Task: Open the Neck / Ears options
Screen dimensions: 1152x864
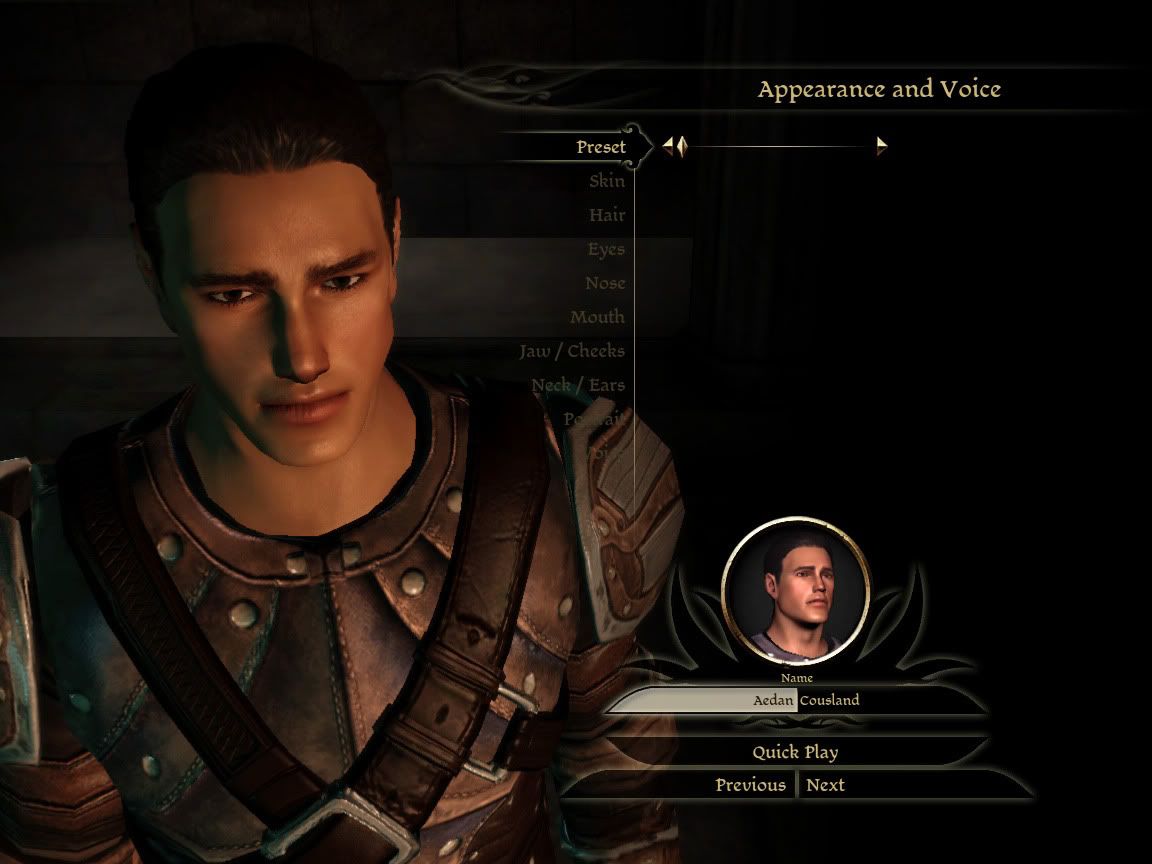Action: point(577,385)
